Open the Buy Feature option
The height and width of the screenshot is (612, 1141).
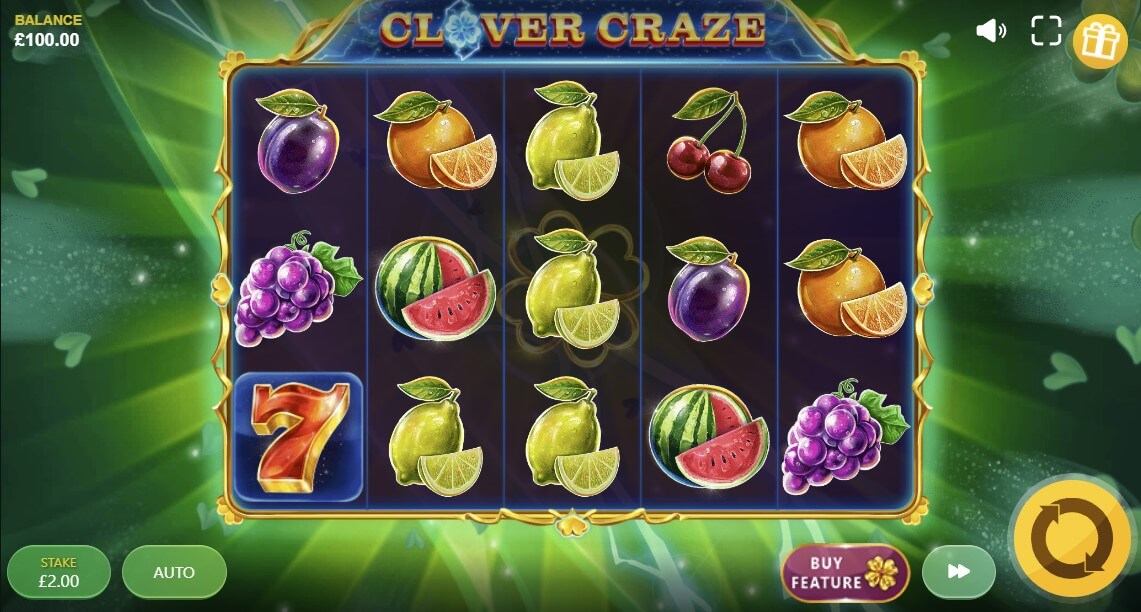click(x=845, y=573)
